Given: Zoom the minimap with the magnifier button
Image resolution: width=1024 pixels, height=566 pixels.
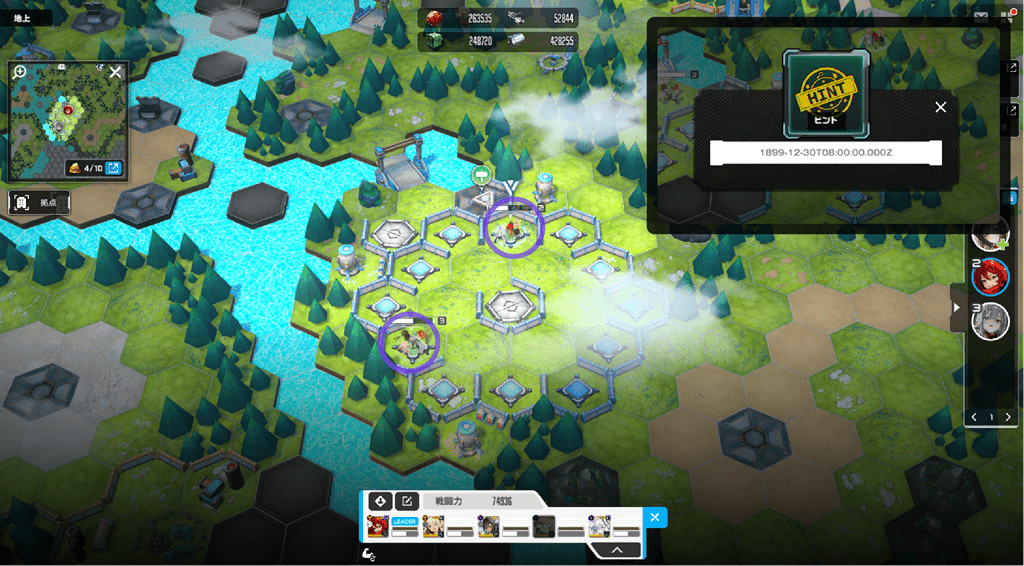Looking at the screenshot, I should click(19, 72).
